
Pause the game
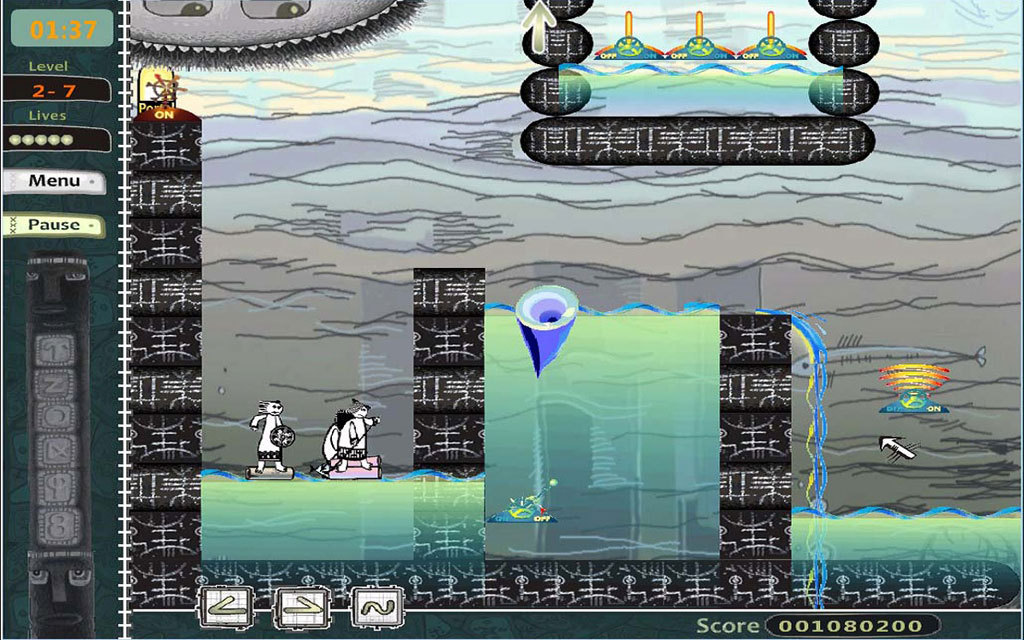pos(54,225)
